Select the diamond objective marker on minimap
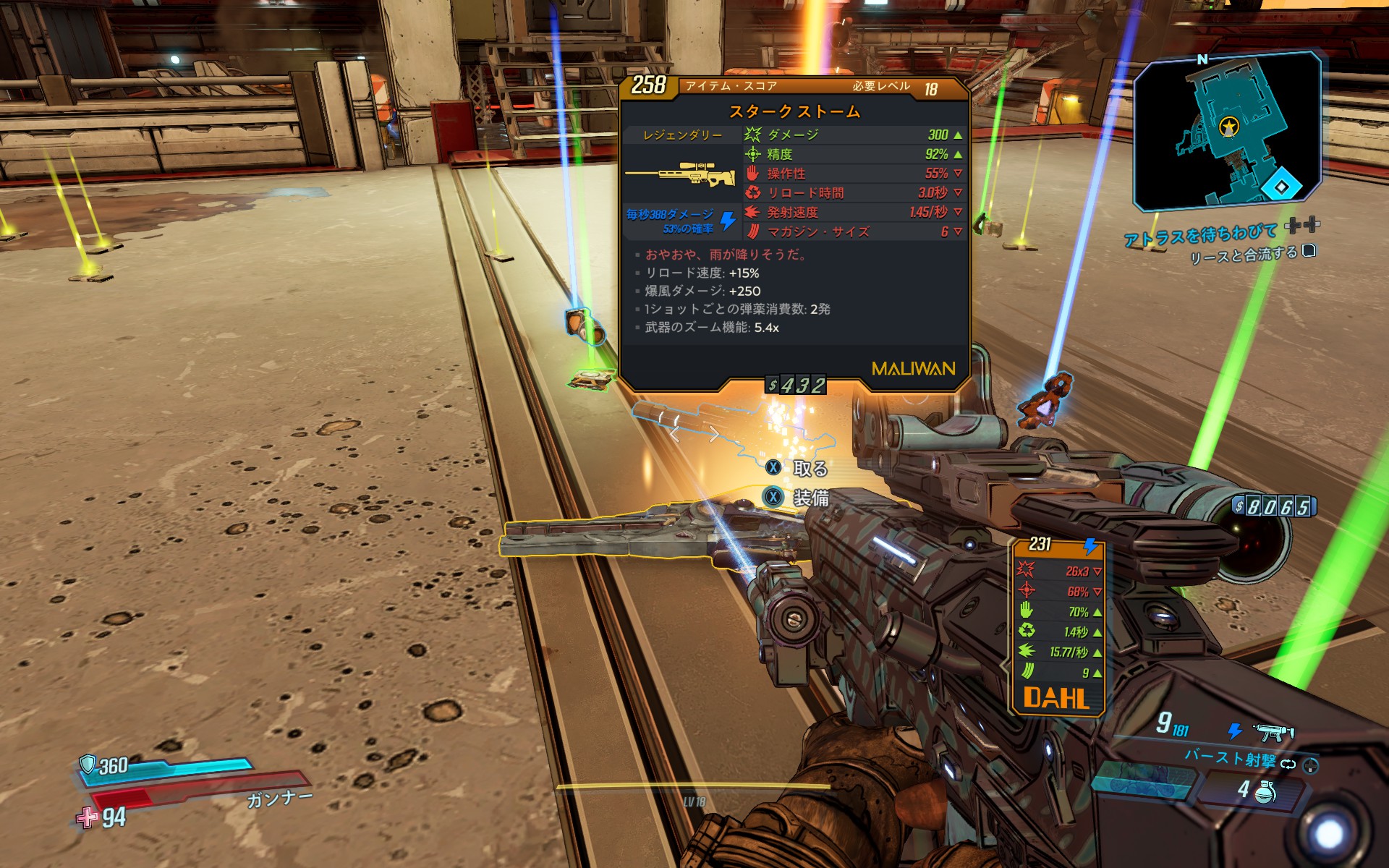The width and height of the screenshot is (1389, 868). click(1281, 187)
